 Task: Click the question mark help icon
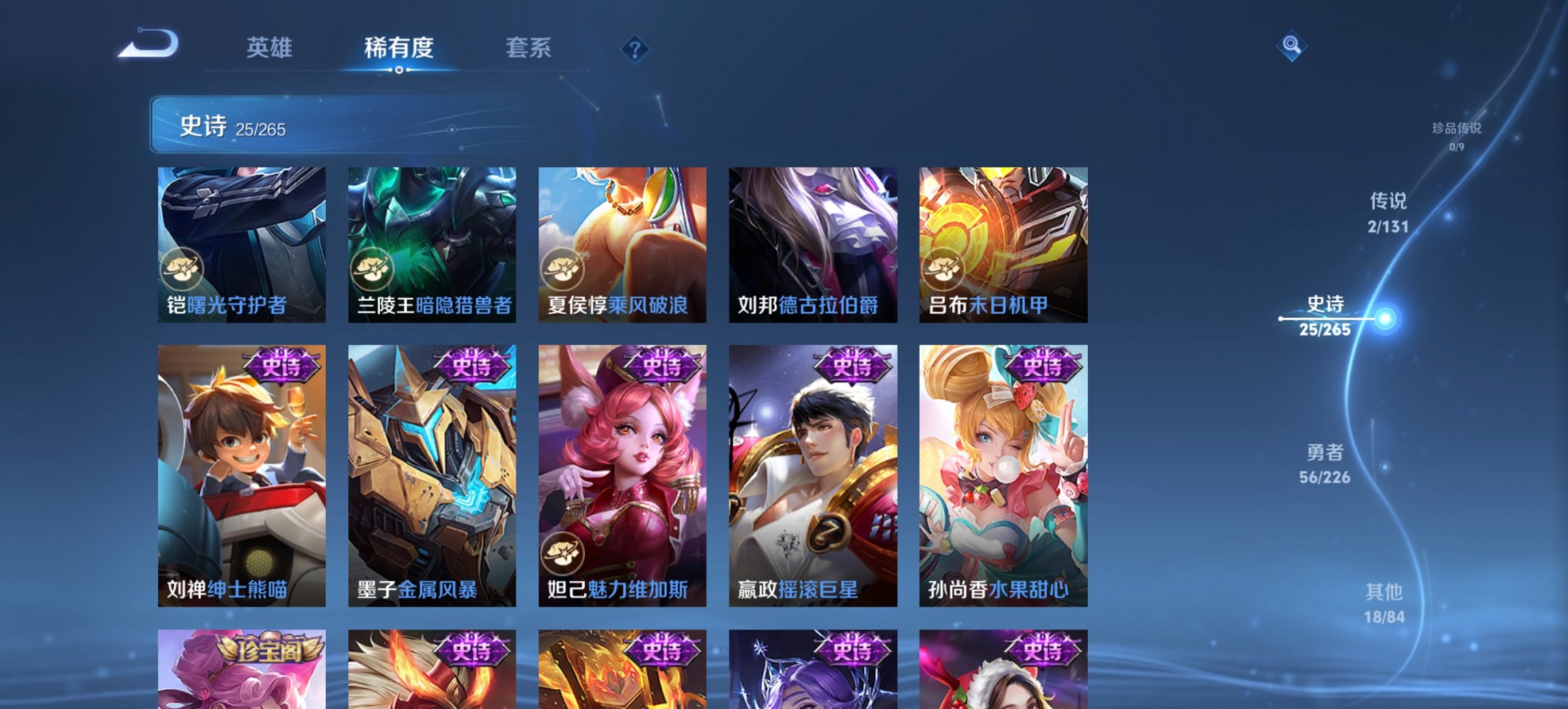635,48
